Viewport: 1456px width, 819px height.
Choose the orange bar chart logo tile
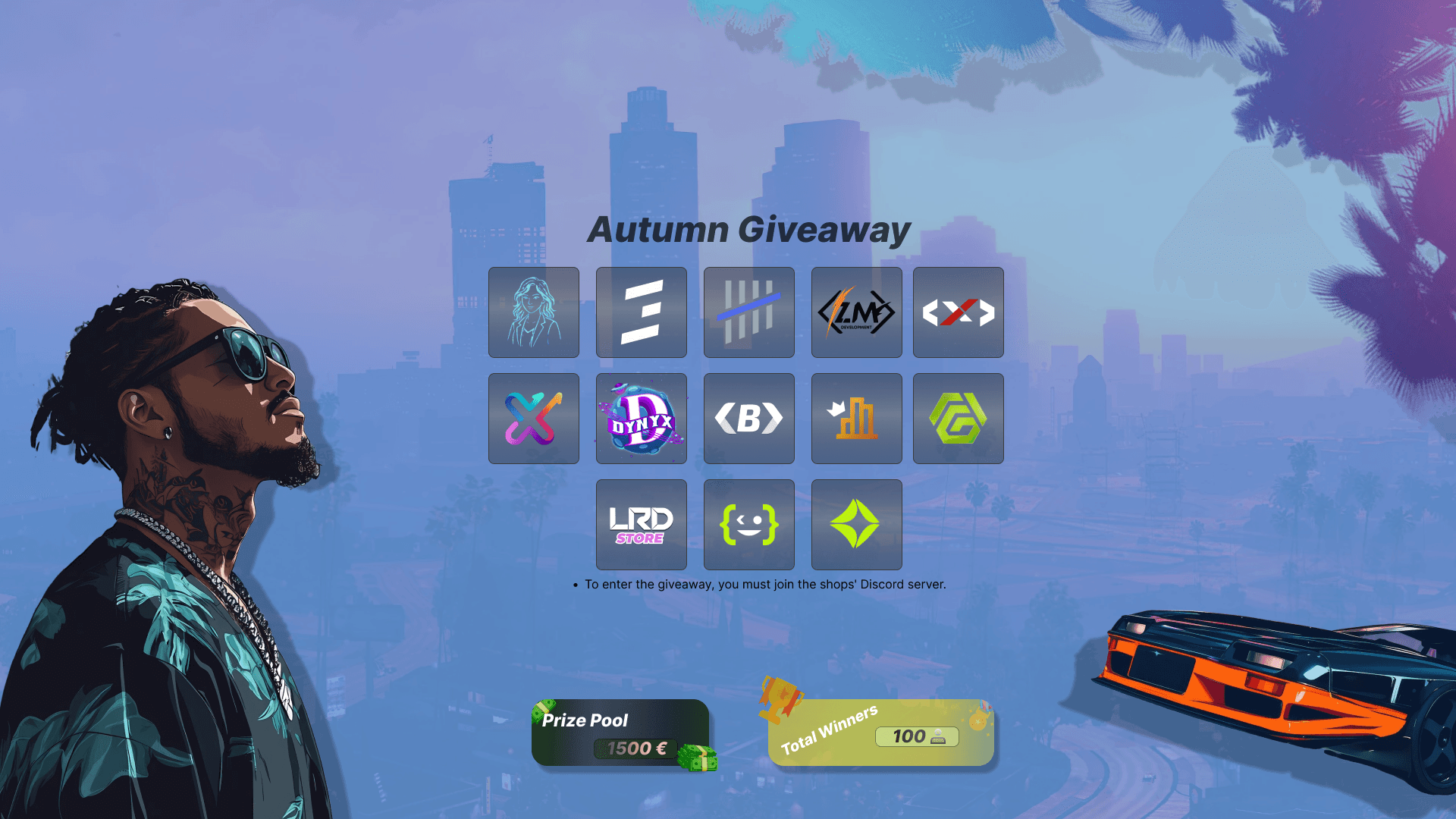[857, 419]
